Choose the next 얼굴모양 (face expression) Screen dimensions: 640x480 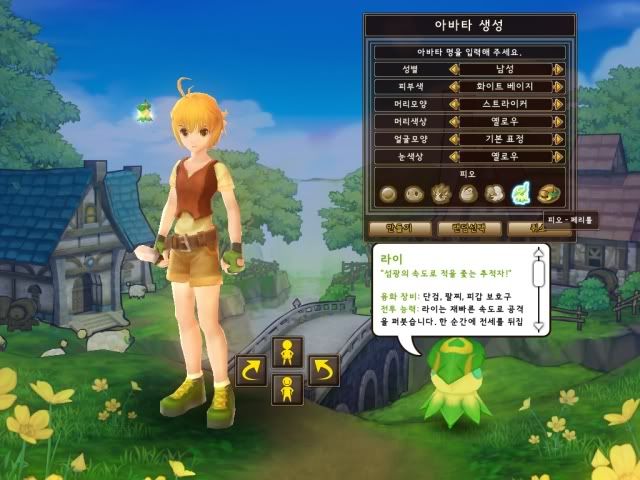(x=558, y=138)
